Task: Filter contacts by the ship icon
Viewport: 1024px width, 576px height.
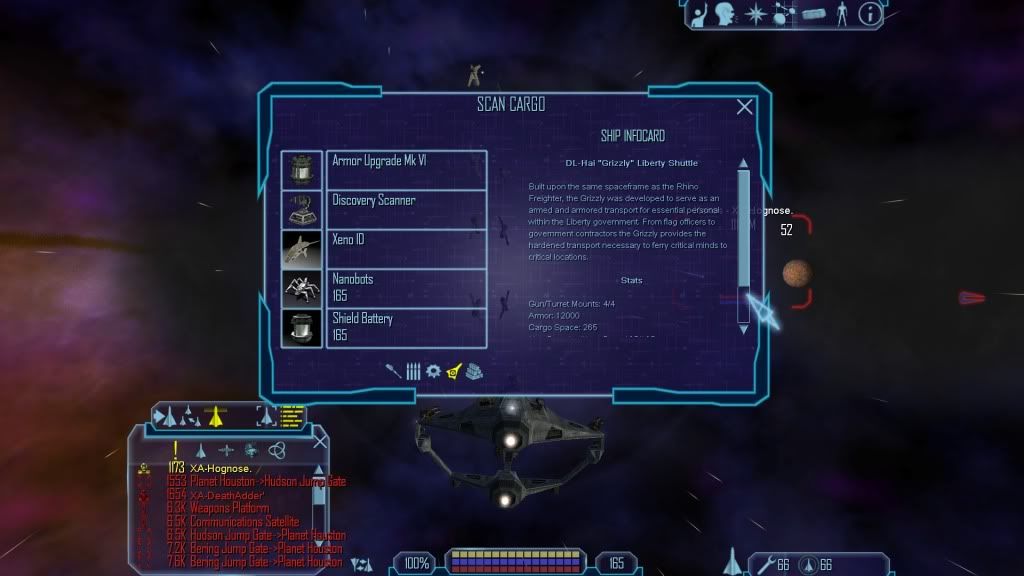Action: click(200, 451)
